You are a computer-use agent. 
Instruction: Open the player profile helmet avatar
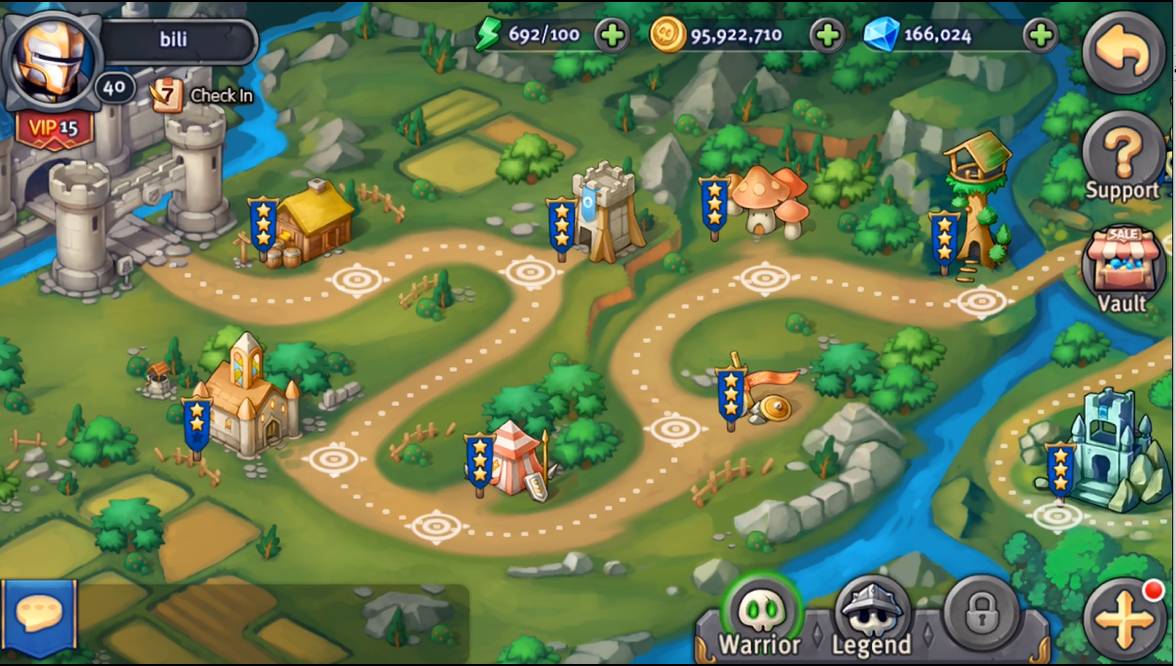coord(52,55)
